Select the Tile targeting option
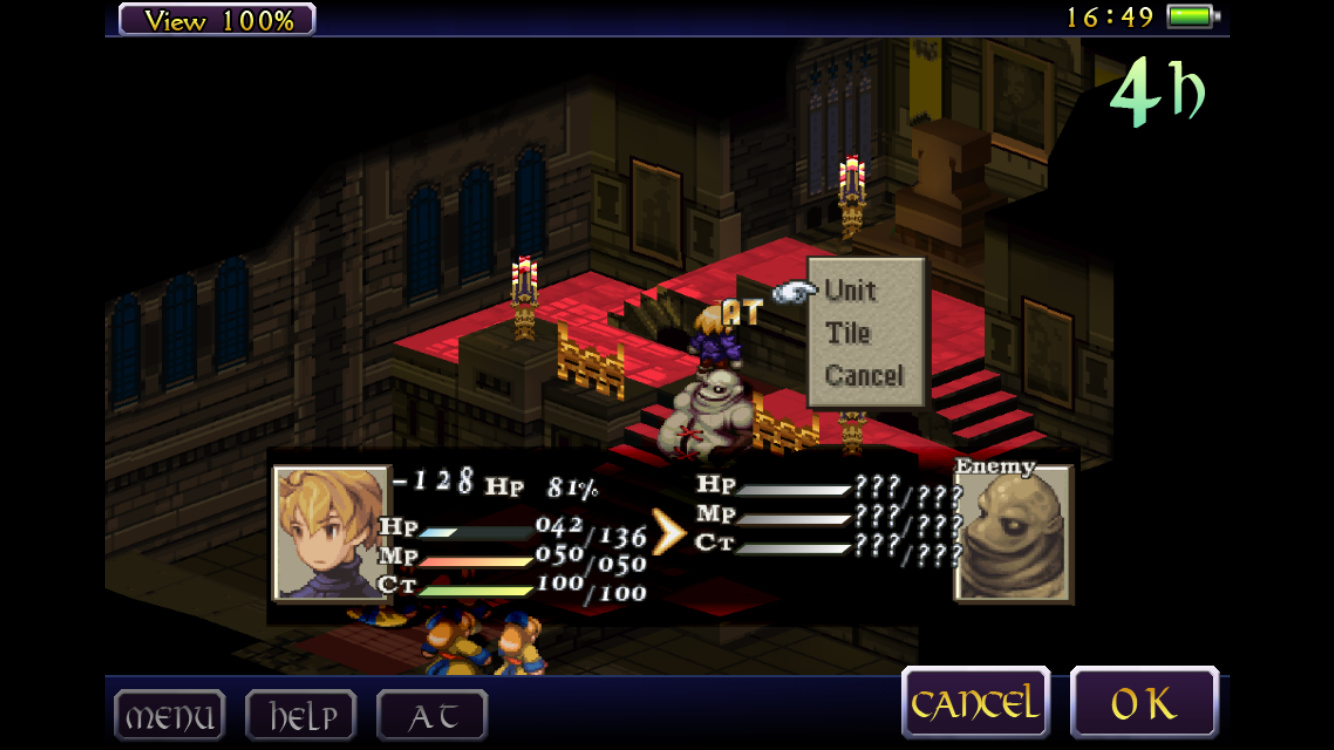This screenshot has height=750, width=1334. coord(848,333)
